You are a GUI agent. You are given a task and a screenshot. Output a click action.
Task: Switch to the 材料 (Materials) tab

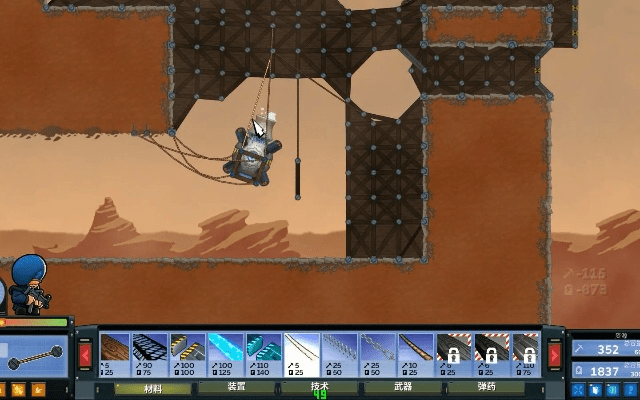pyautogui.click(x=153, y=387)
